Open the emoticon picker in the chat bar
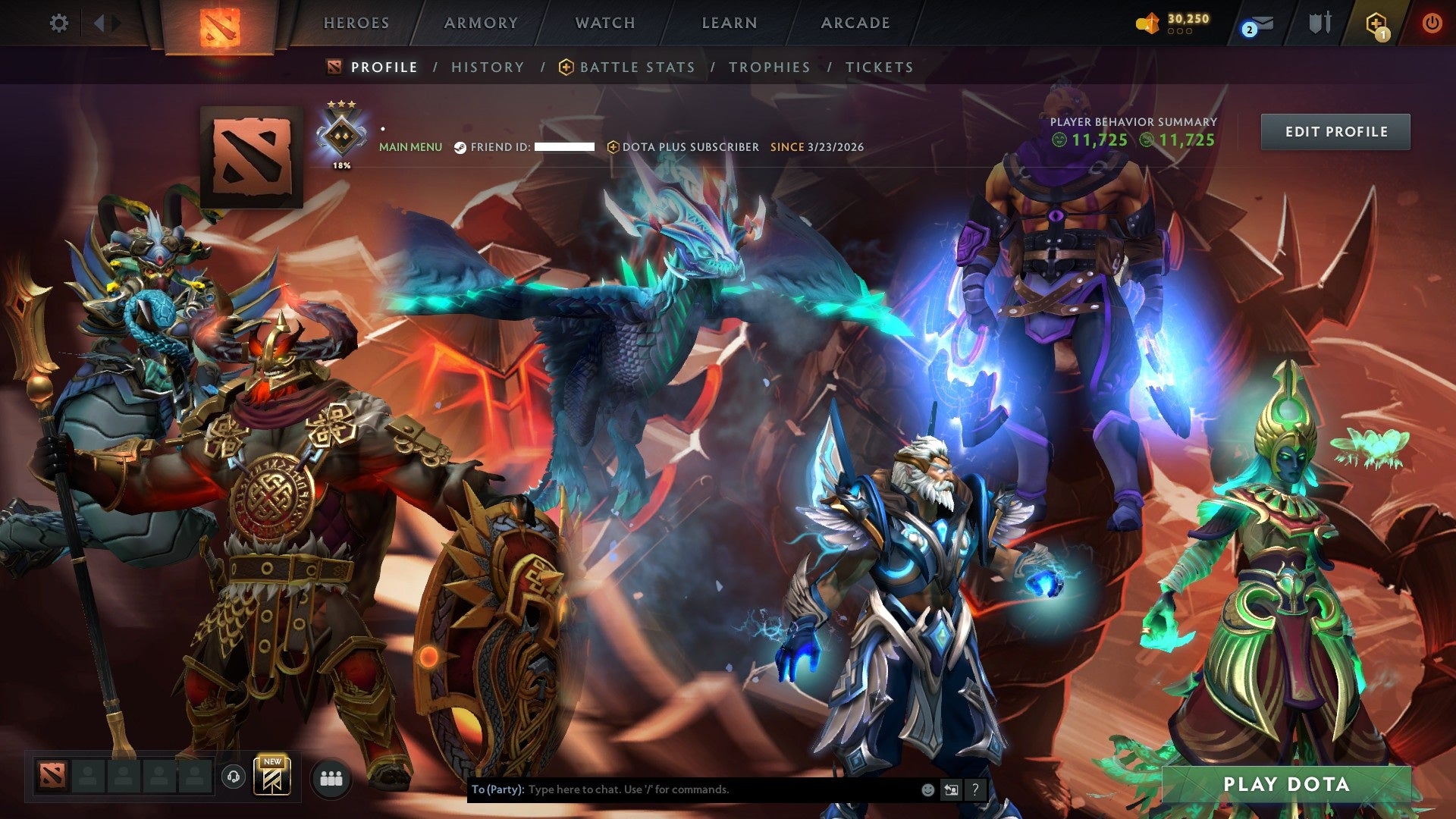The height and width of the screenshot is (819, 1456). (x=927, y=790)
